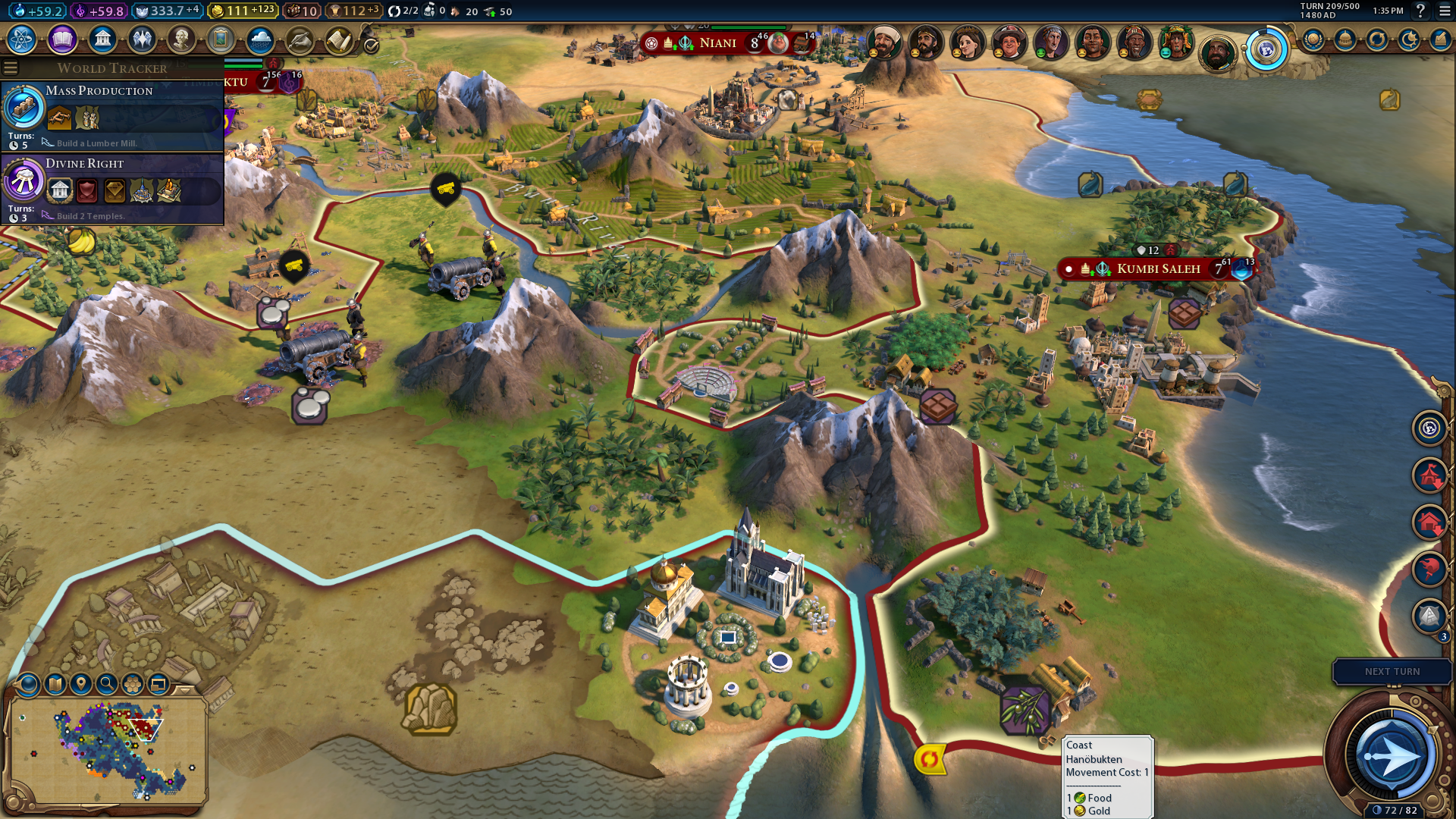End turn with Next Turn button
The width and height of the screenshot is (1456, 819).
click(1392, 672)
